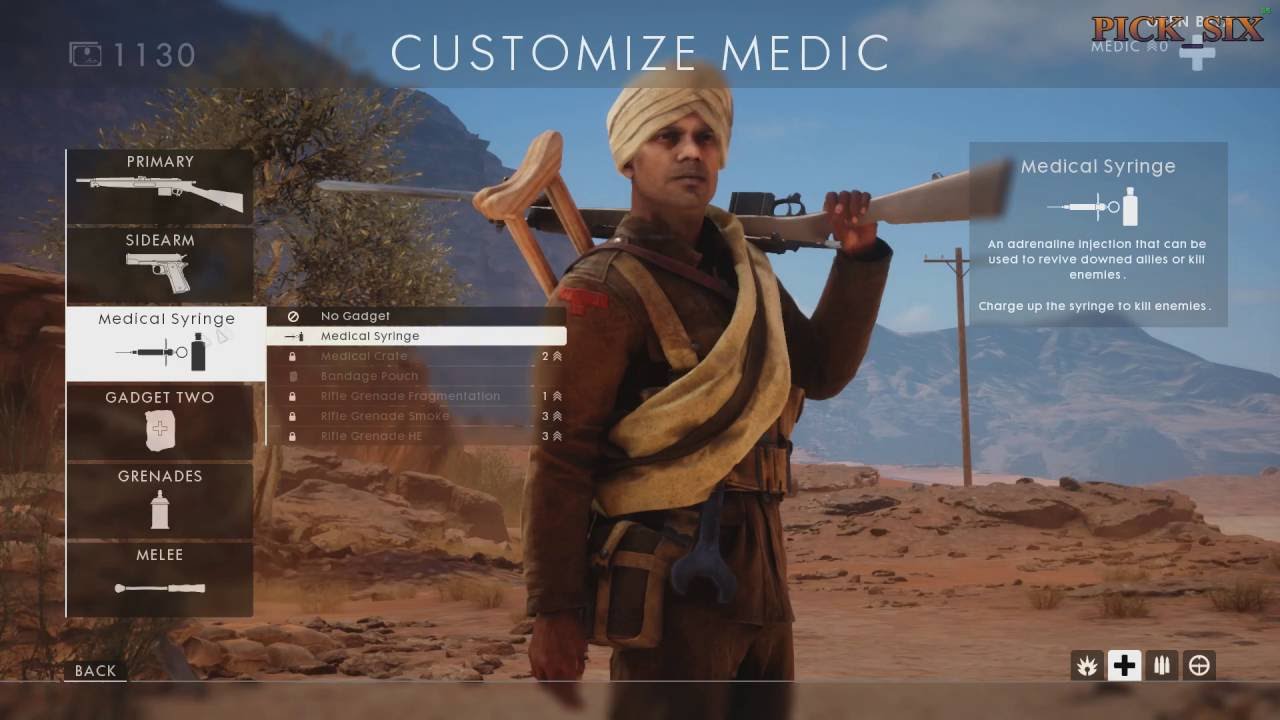Switch to the Scout crosshair class icon

pyautogui.click(x=1199, y=665)
